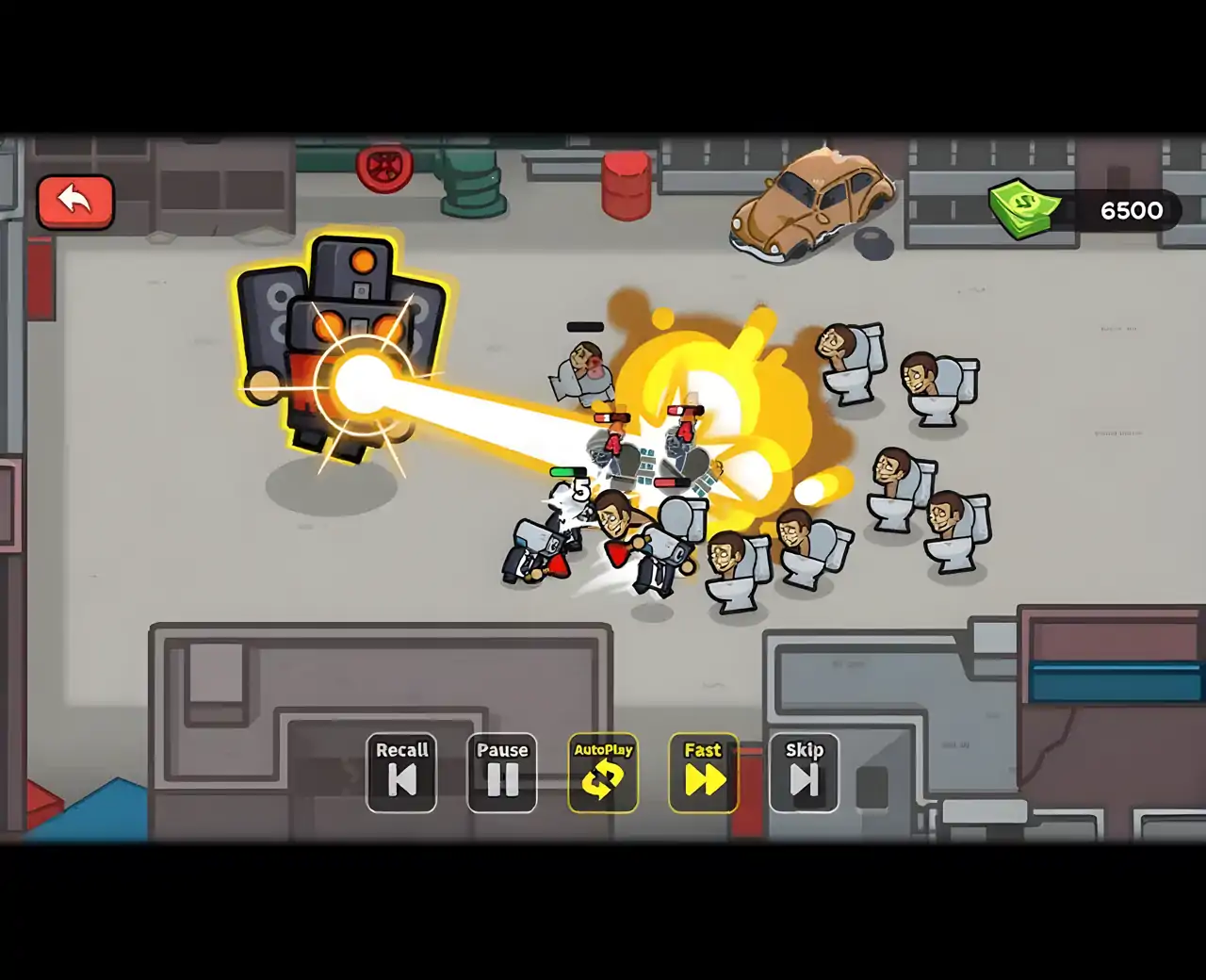Hit the Recall button
1206x980 pixels.
[401, 773]
